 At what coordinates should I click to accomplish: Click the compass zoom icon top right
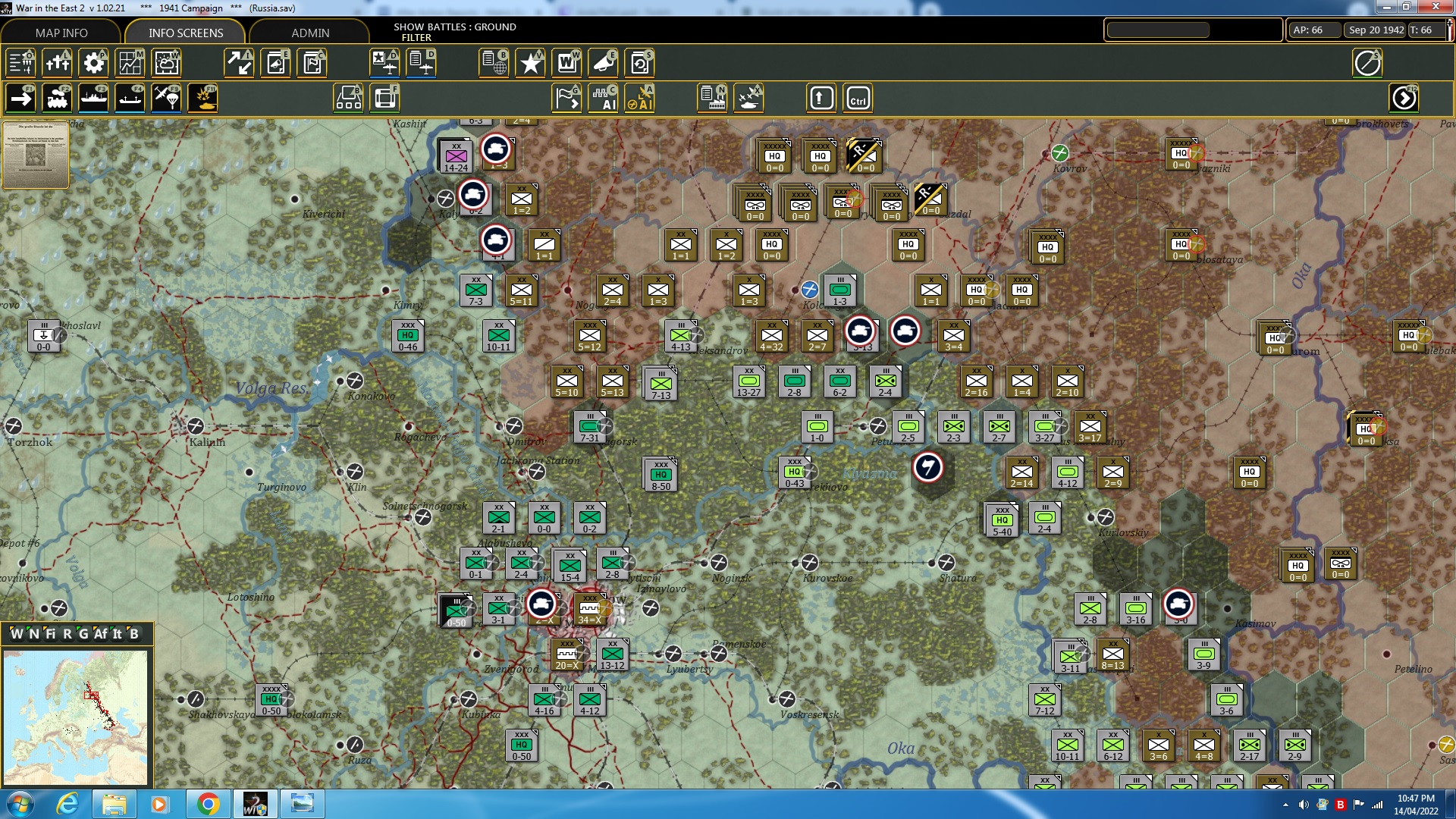coord(1368,63)
